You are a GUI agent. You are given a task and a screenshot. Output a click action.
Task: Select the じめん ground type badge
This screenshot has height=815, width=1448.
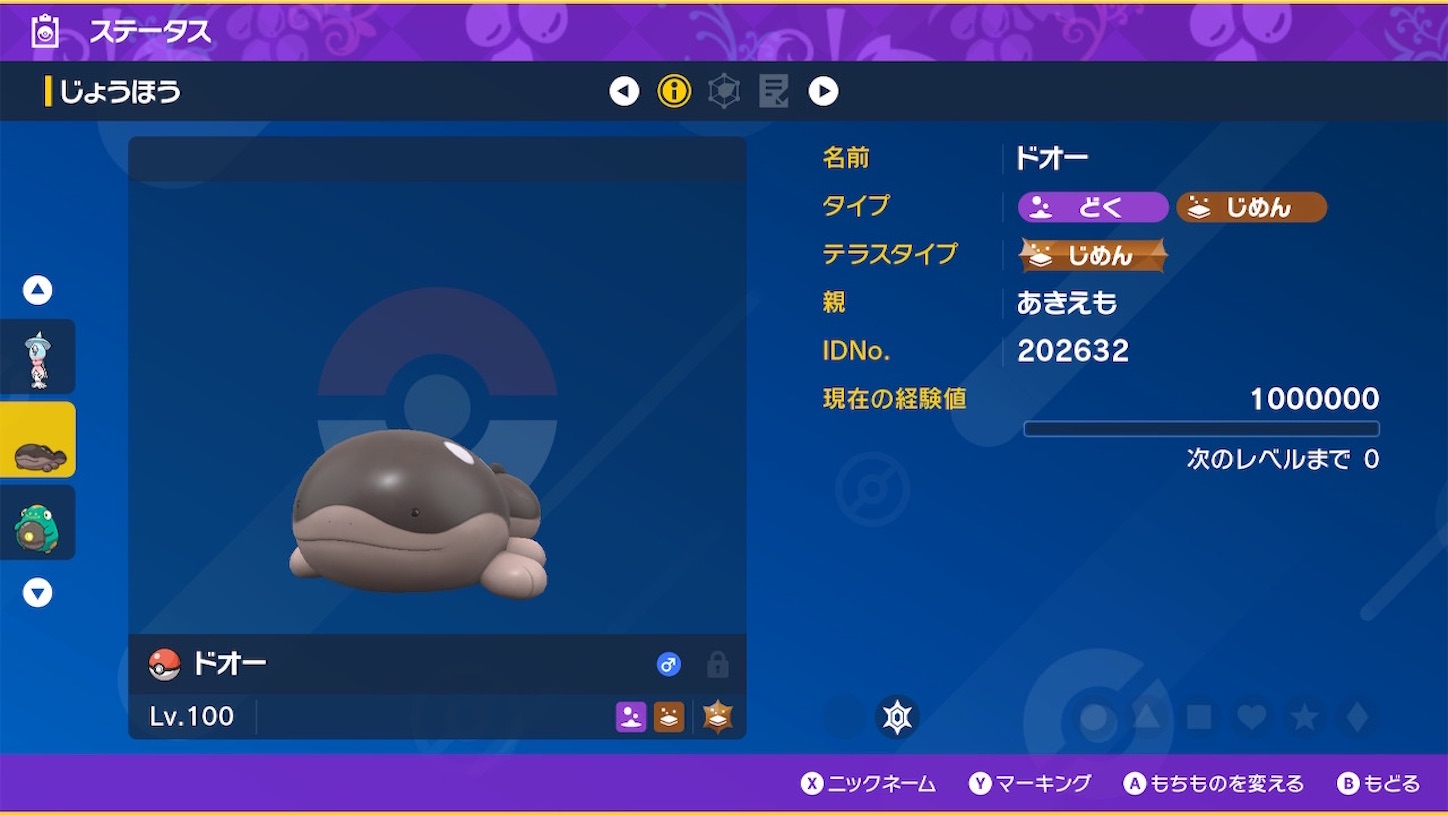(x=1251, y=207)
